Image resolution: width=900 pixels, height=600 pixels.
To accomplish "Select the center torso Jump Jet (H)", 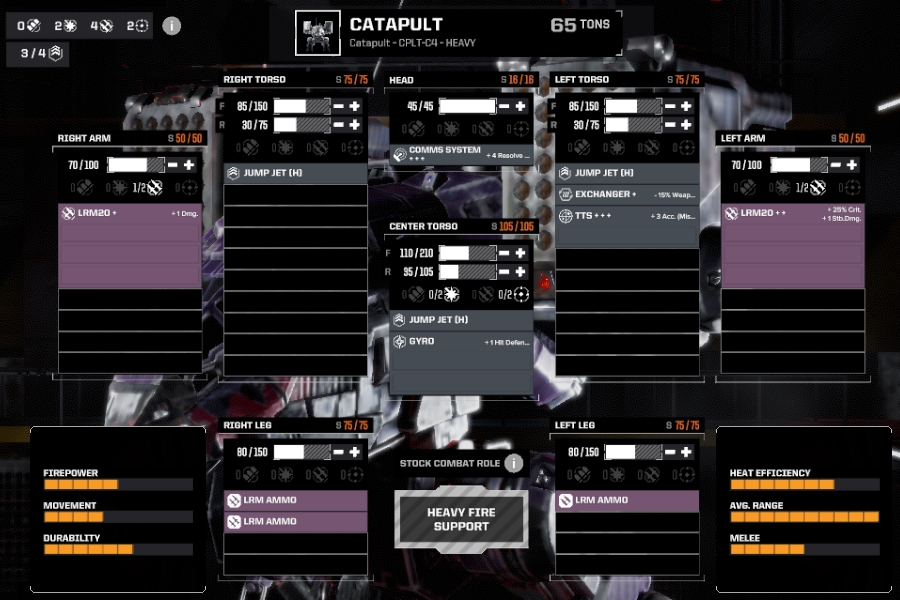I will click(461, 320).
